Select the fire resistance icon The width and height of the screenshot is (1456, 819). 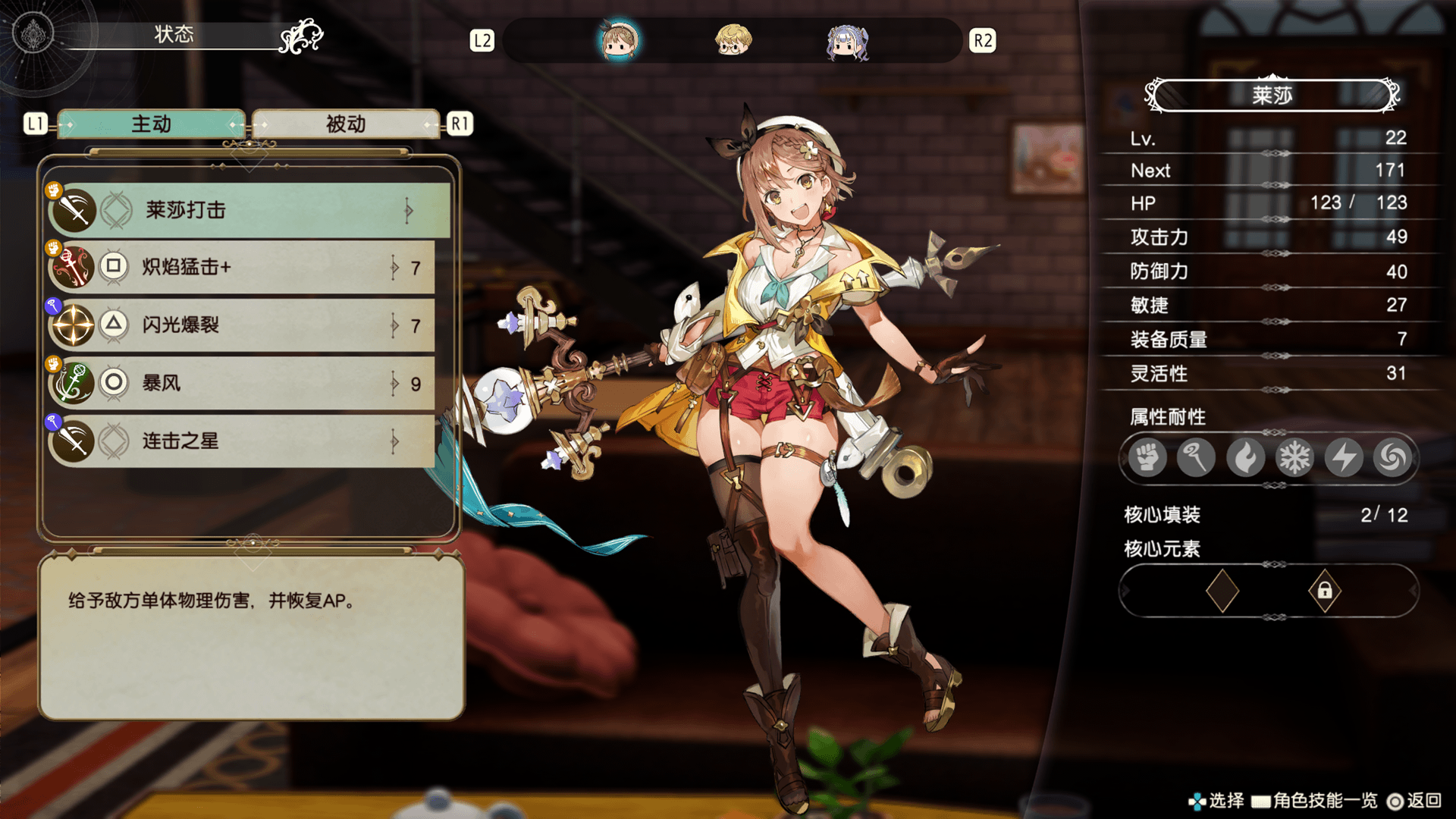point(1245,458)
